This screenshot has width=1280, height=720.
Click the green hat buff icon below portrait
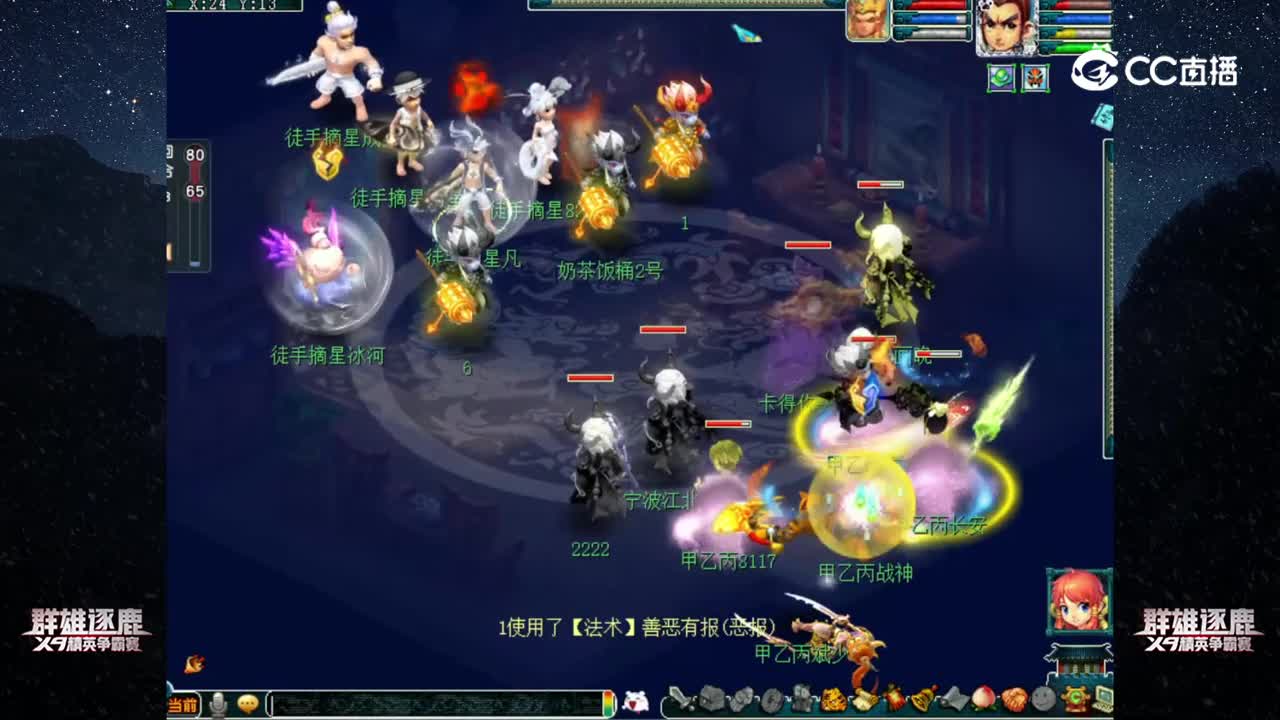1000,78
